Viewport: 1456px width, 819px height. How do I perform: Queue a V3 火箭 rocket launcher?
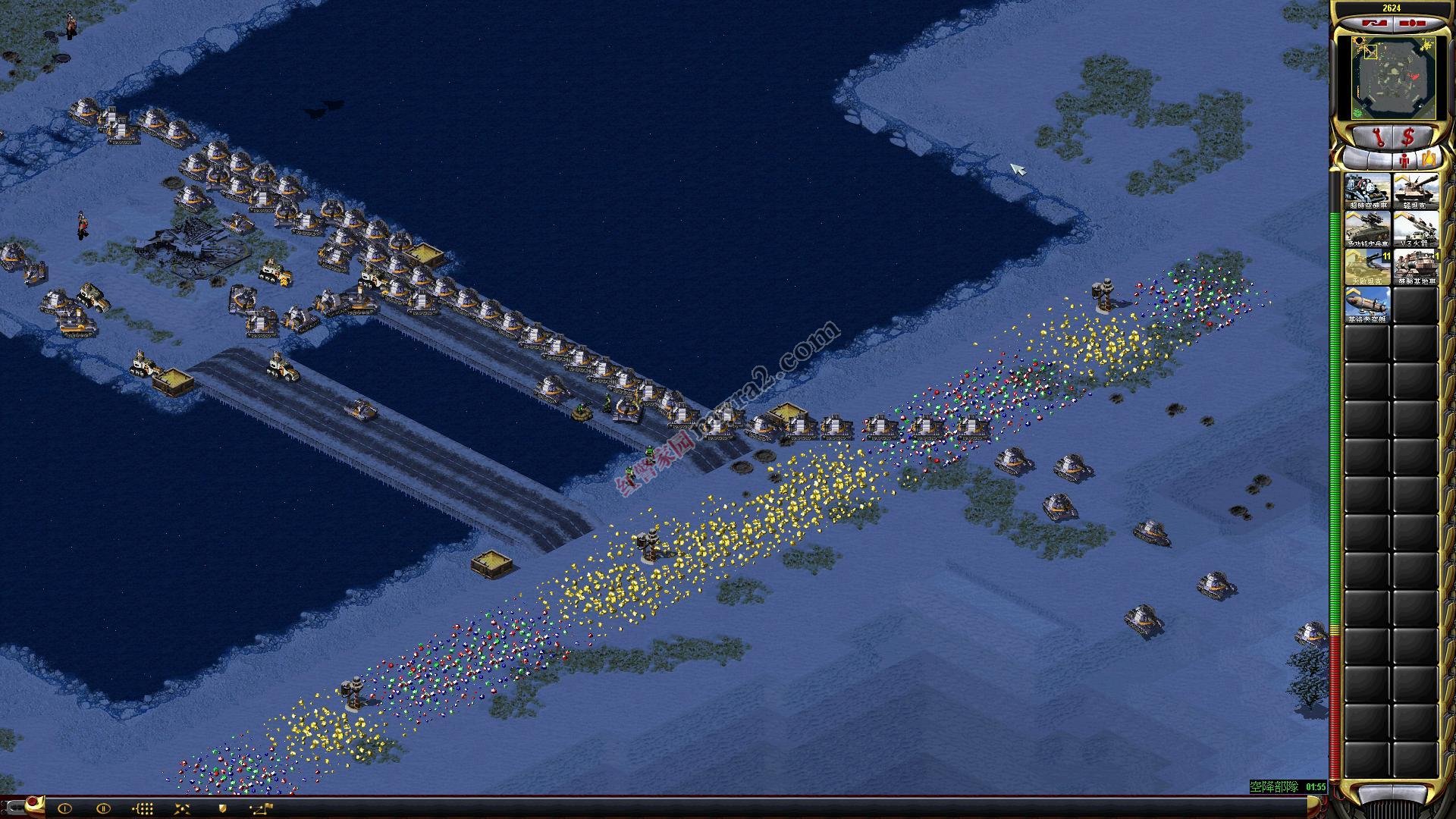1415,229
